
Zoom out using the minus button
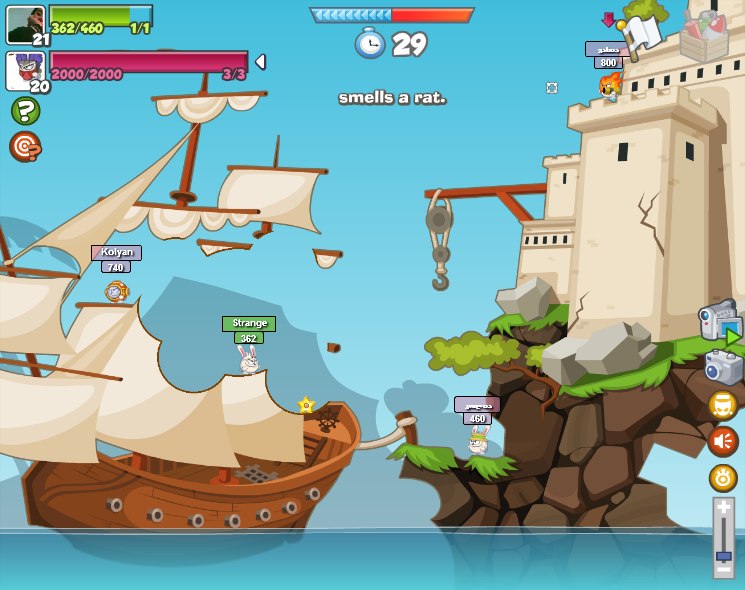pyautogui.click(x=723, y=569)
